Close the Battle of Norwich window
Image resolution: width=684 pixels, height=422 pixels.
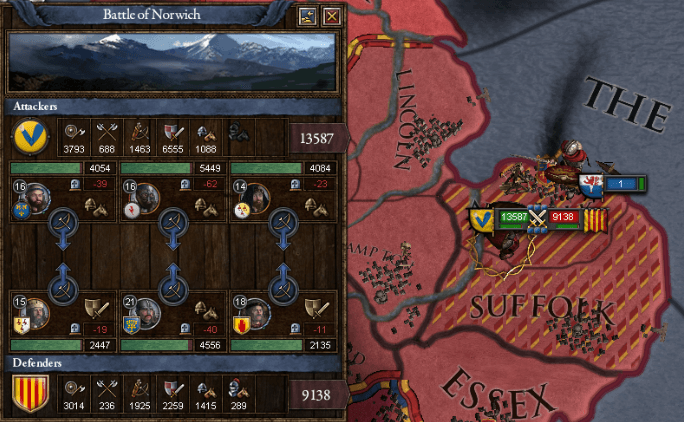332,15
